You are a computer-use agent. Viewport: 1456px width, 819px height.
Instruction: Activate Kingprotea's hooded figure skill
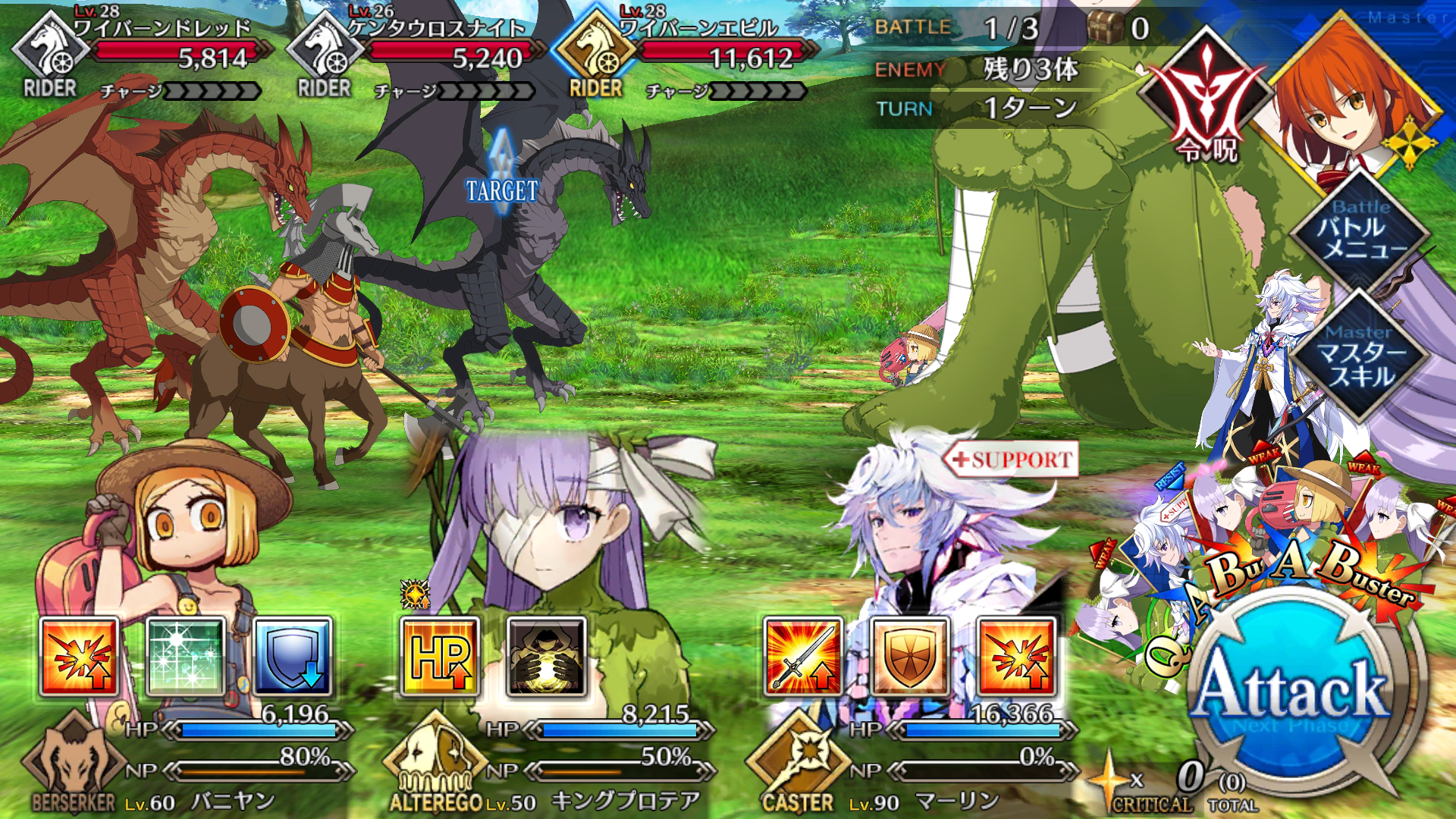point(547,657)
